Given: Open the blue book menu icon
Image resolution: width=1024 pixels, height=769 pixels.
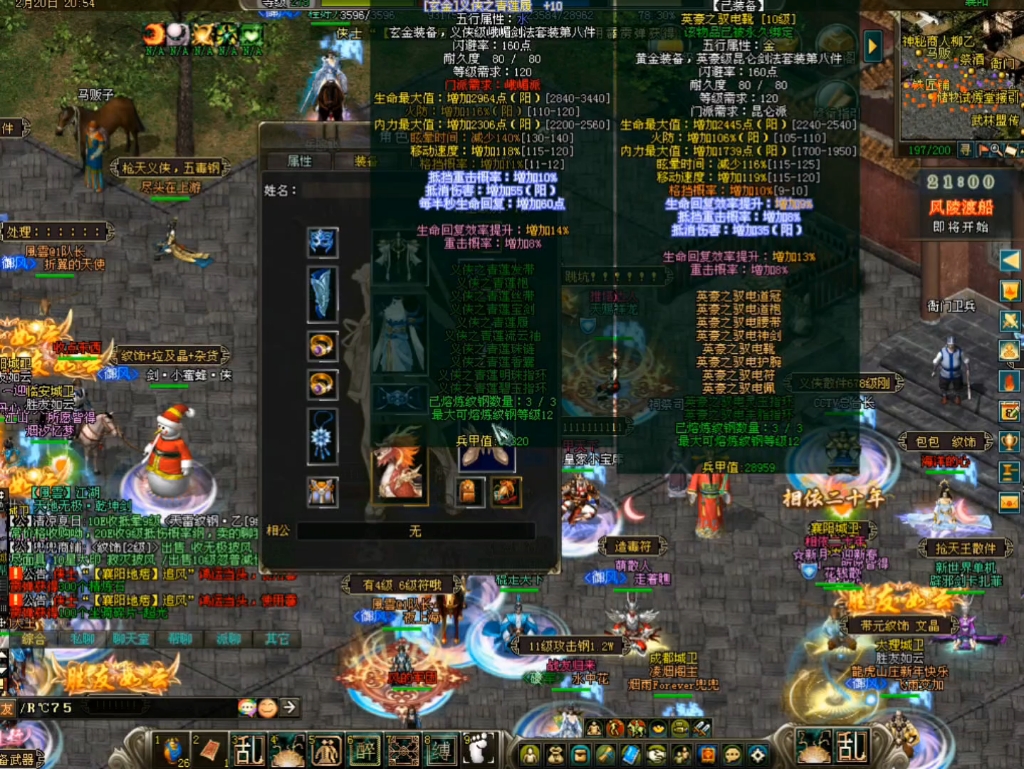Looking at the screenshot, I should pyautogui.click(x=631, y=754).
